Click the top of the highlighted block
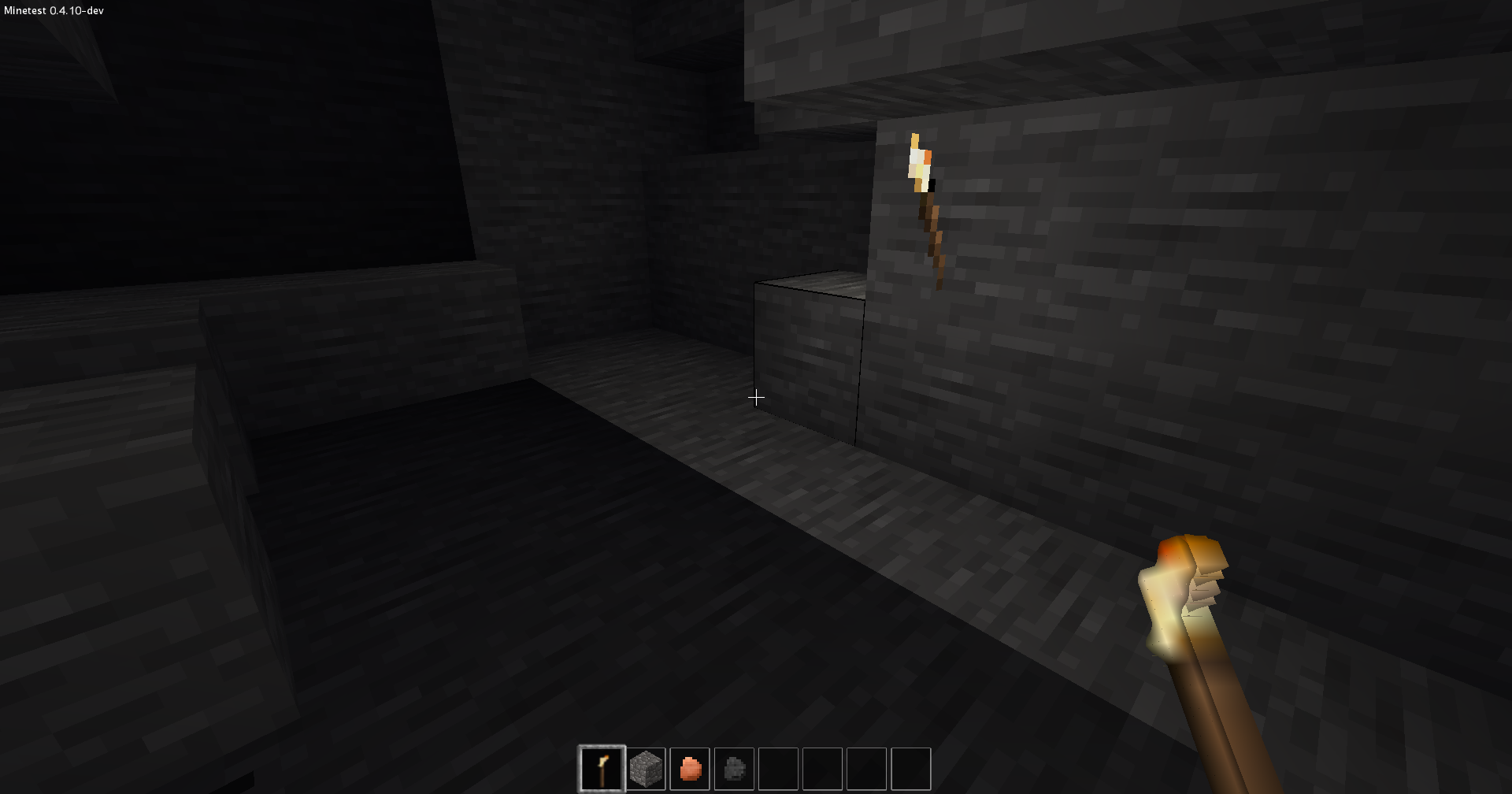This screenshot has width=1512, height=794. coord(811,284)
